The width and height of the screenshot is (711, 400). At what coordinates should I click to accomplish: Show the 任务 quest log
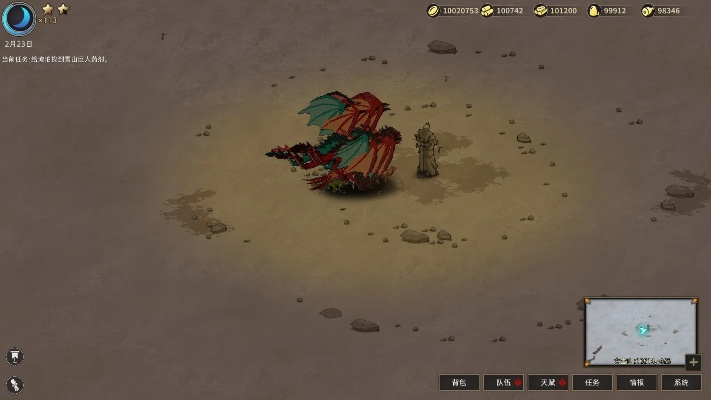592,383
